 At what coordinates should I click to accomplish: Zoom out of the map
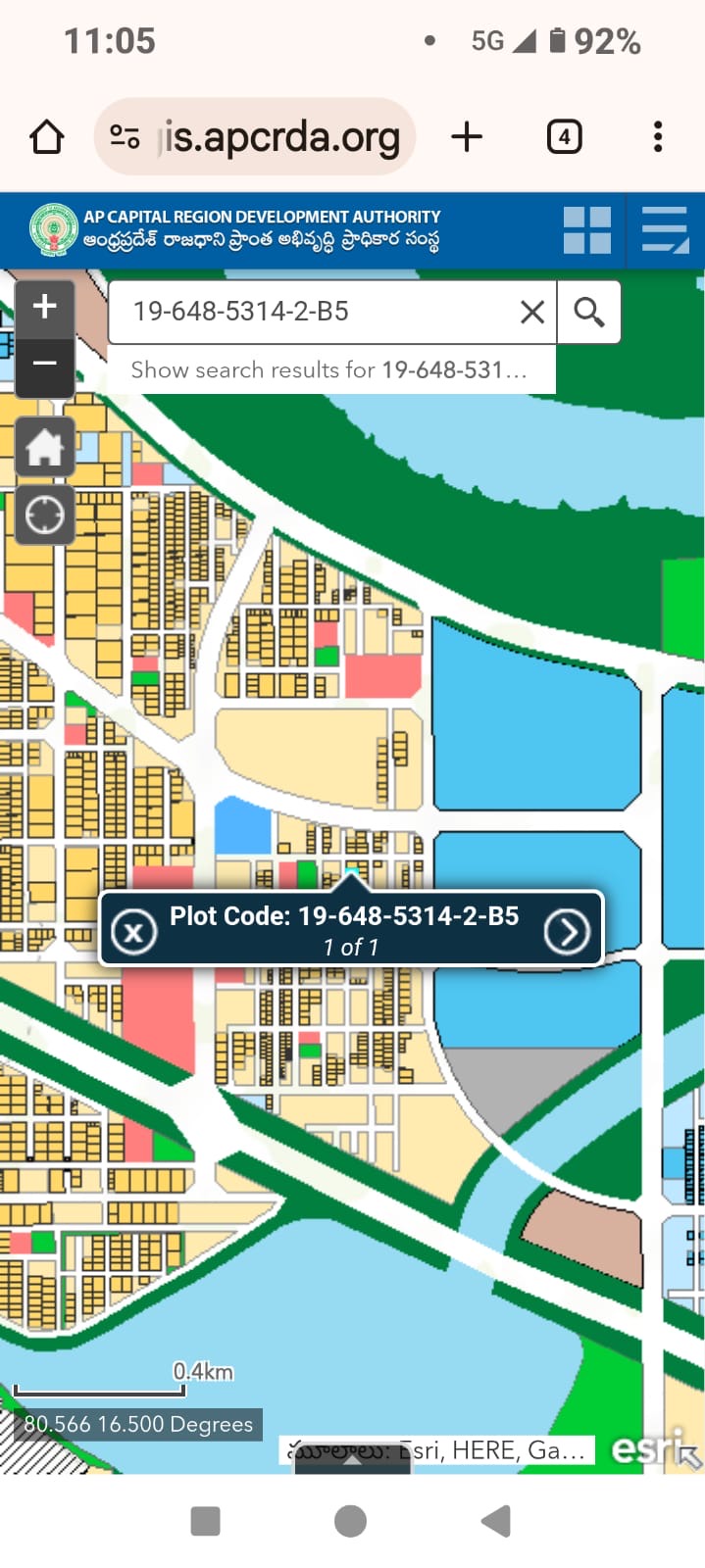(x=45, y=364)
